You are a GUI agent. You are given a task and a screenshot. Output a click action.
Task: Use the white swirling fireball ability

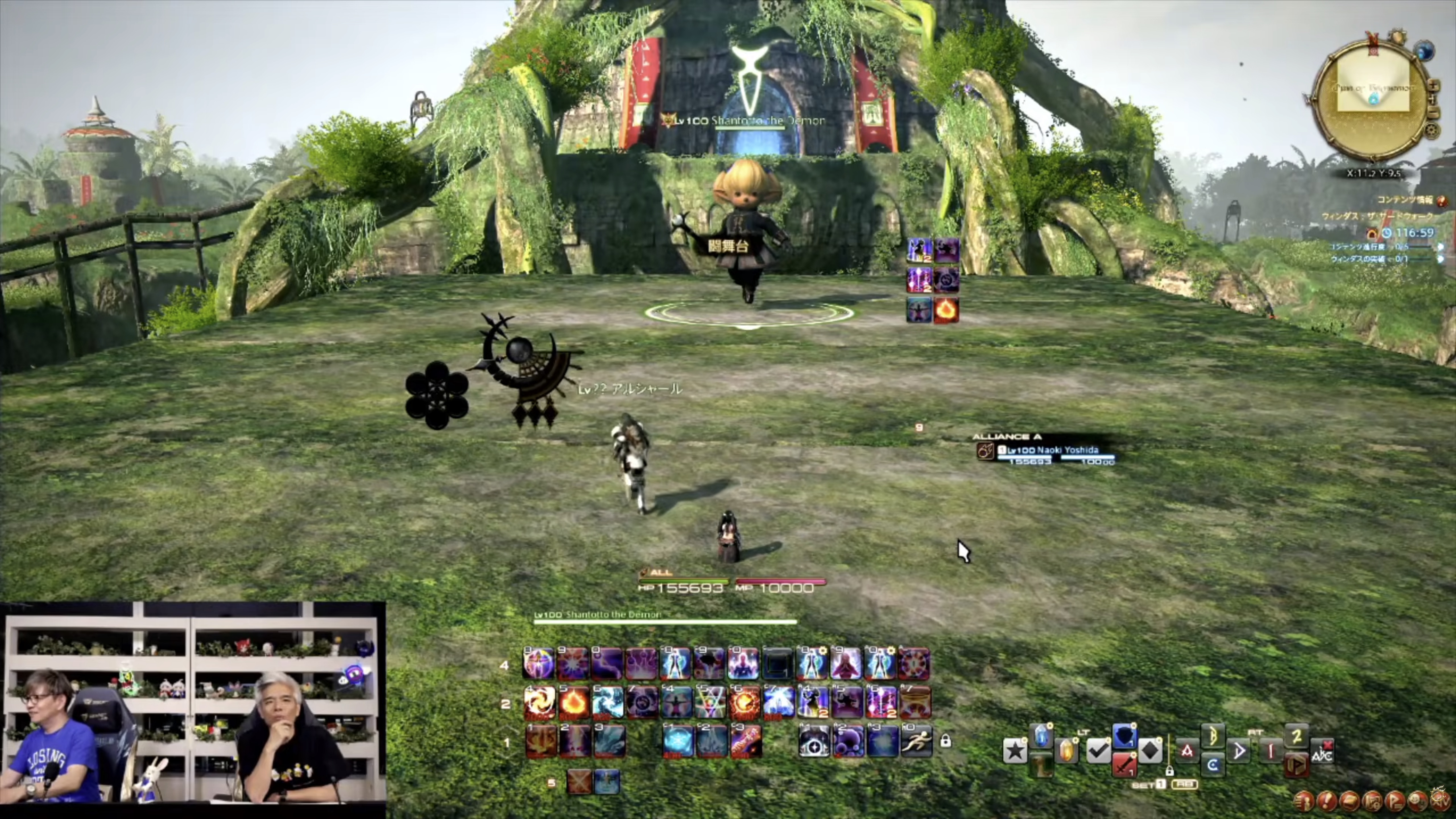click(539, 703)
